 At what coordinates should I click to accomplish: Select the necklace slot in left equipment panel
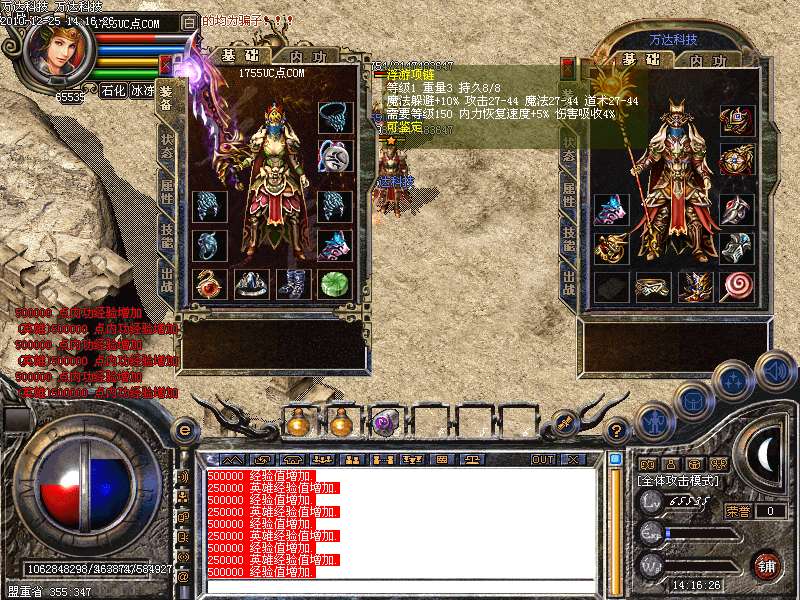click(335, 117)
